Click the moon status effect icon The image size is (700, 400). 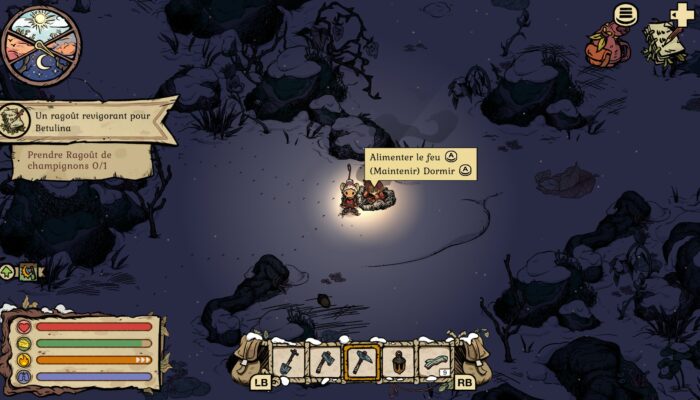pos(28,271)
